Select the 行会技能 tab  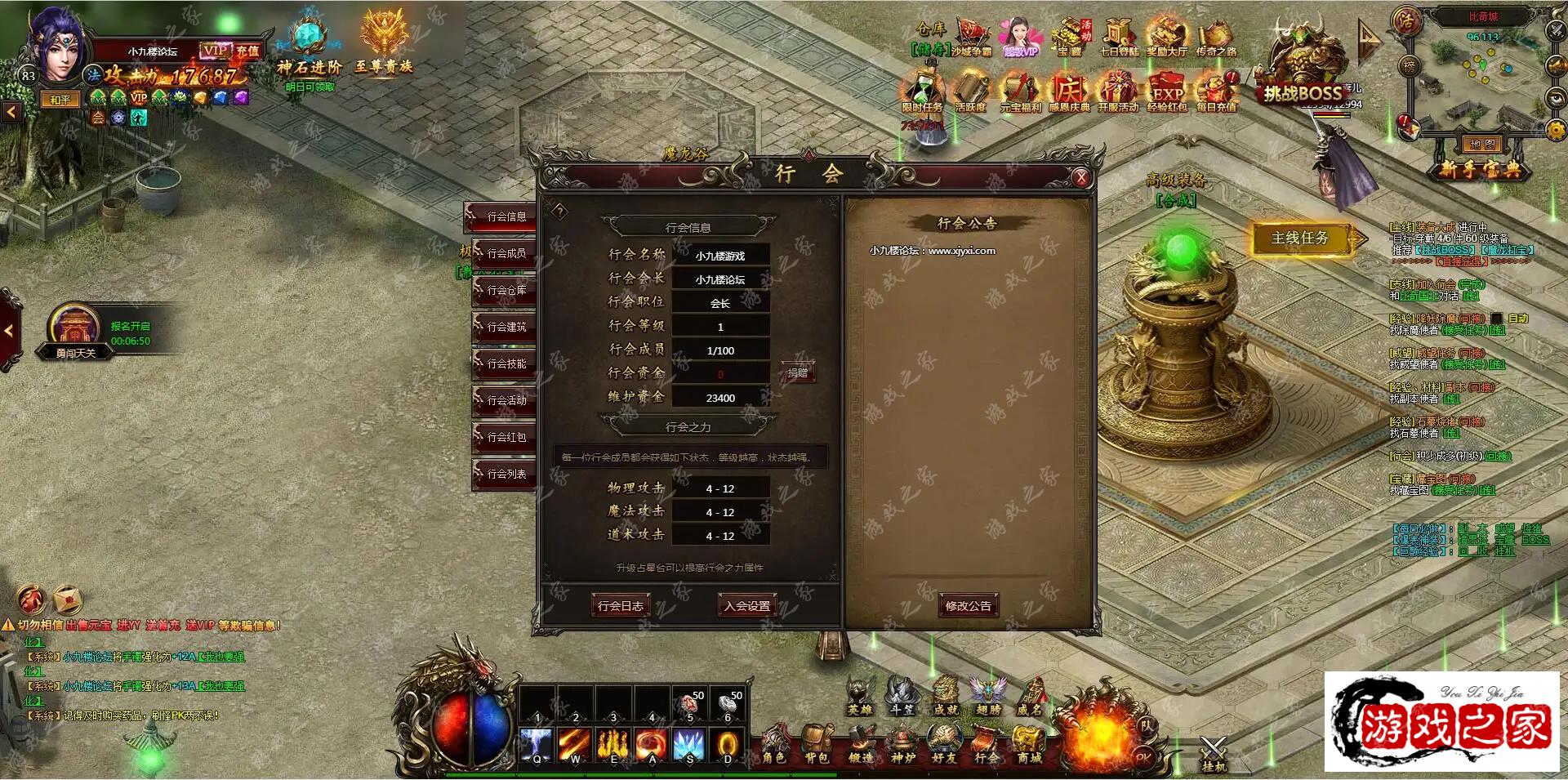(x=505, y=363)
